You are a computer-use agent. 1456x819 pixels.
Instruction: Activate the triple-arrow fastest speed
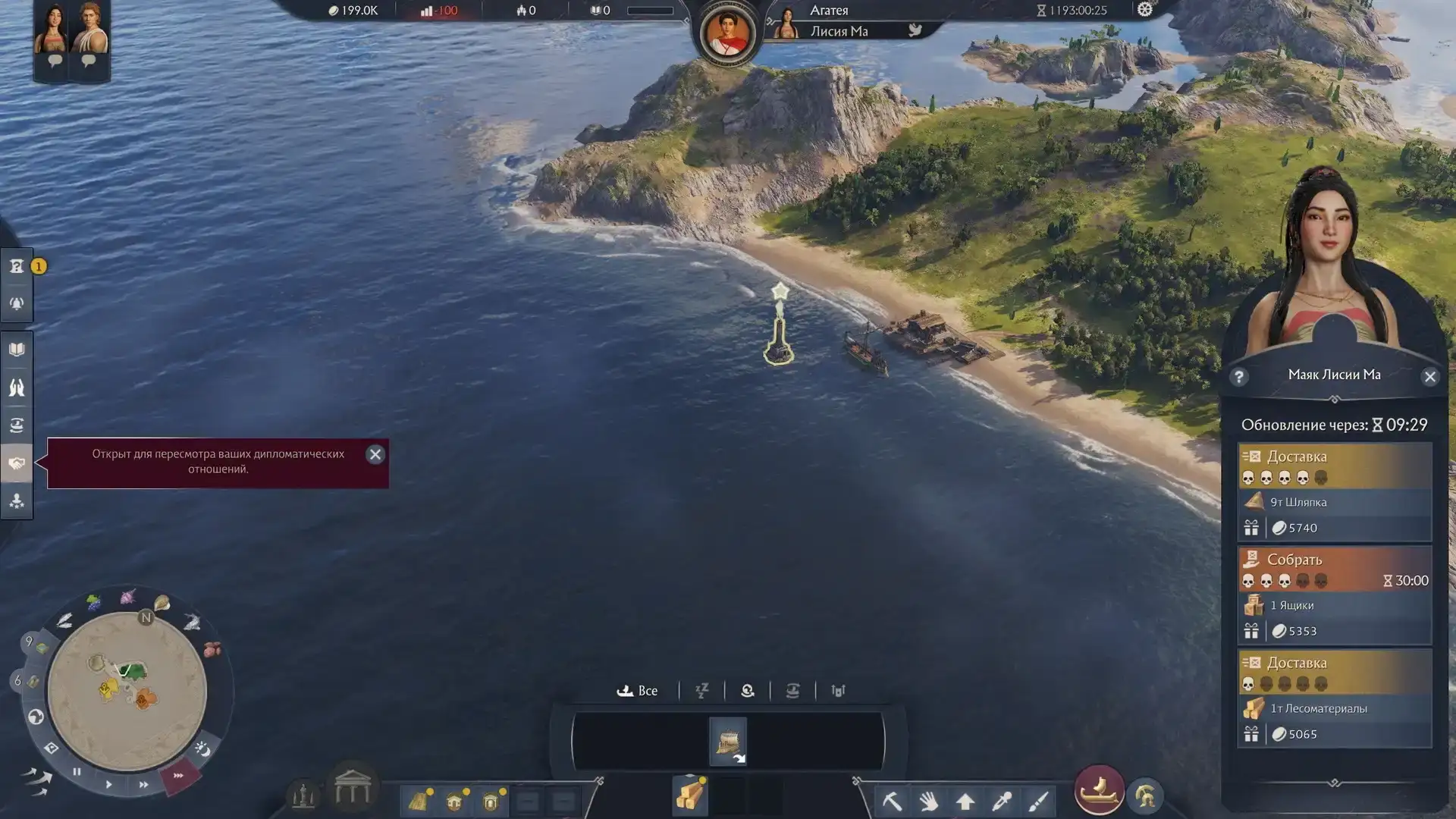pos(178,776)
